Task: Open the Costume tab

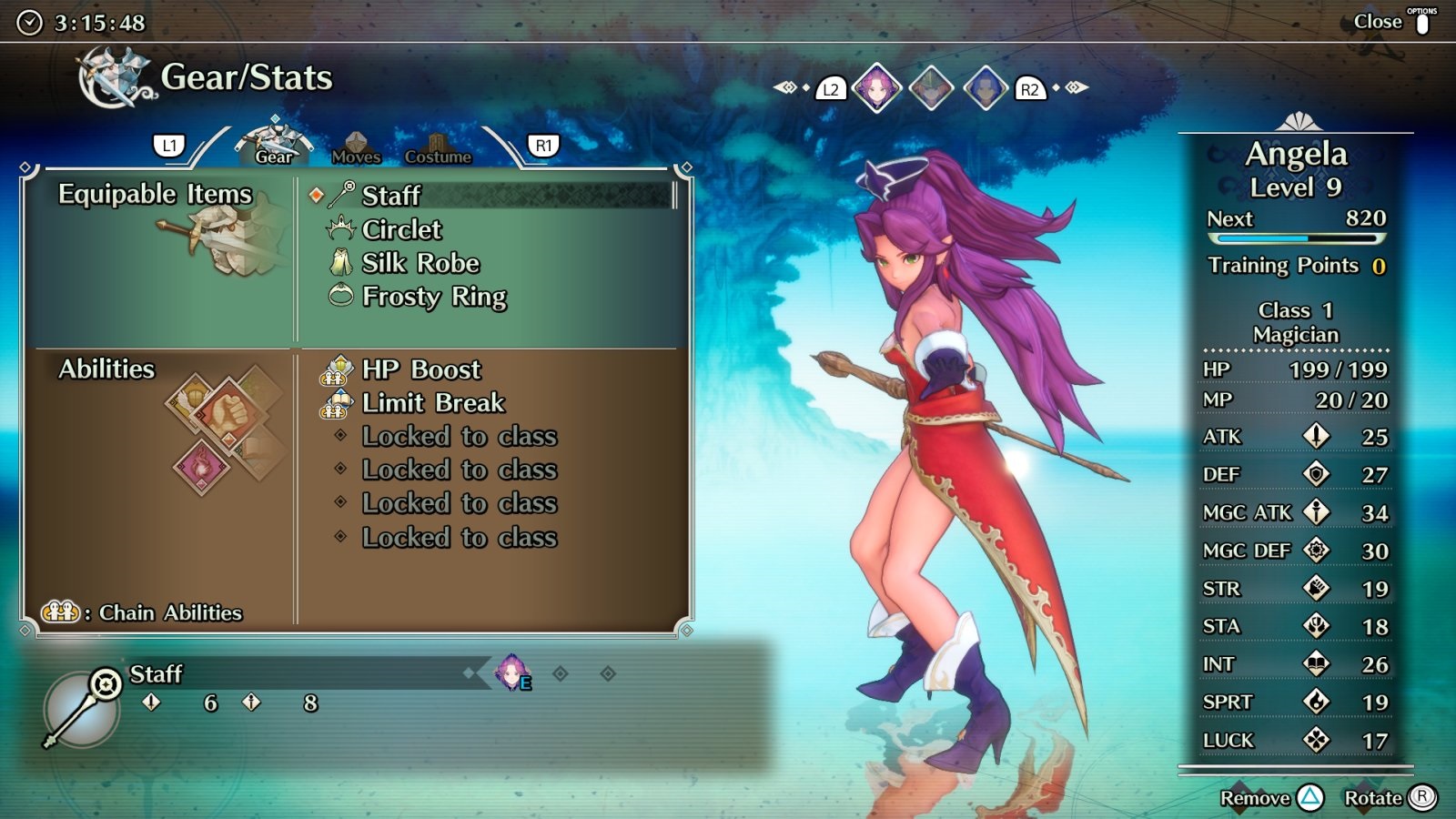Action: pos(438,150)
